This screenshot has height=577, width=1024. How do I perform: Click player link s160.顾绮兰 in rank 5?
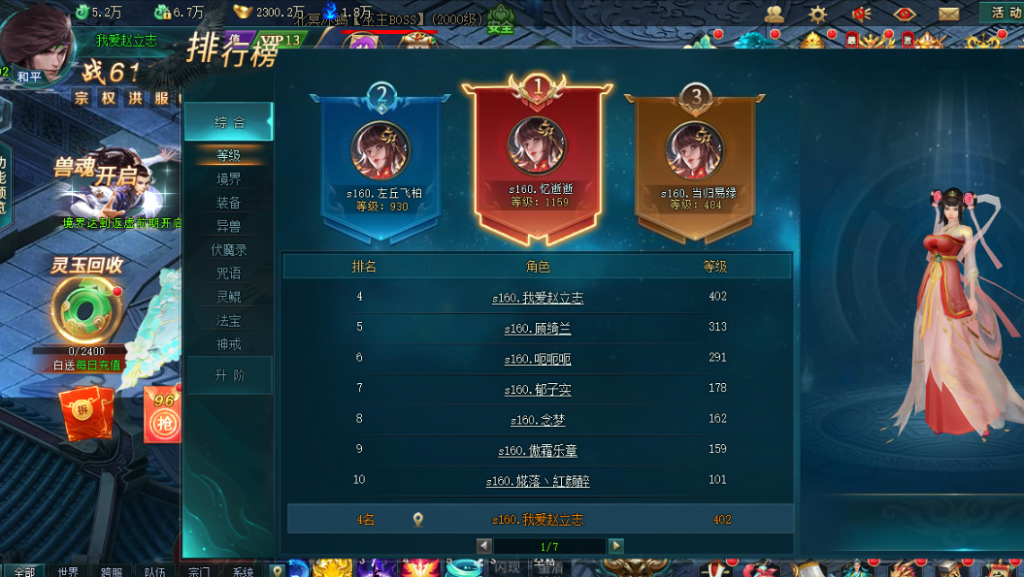(538, 328)
